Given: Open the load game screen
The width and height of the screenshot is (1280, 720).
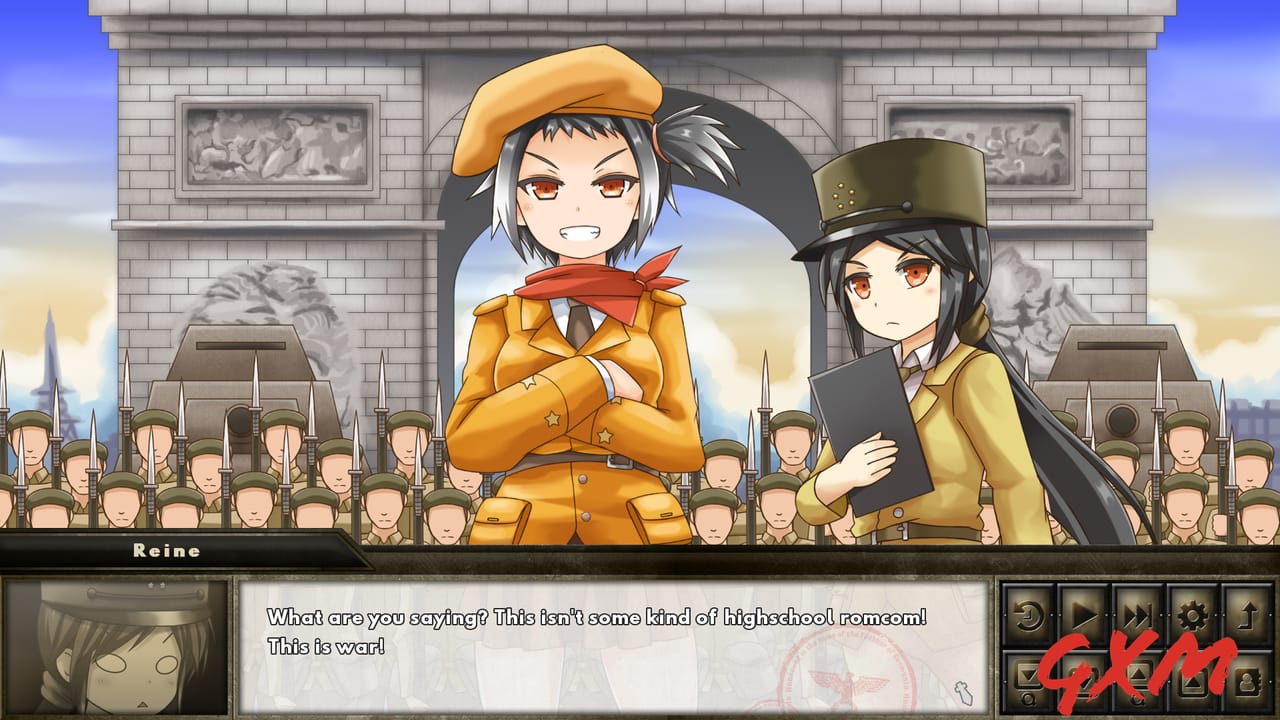Looking at the screenshot, I should click(x=1191, y=680).
